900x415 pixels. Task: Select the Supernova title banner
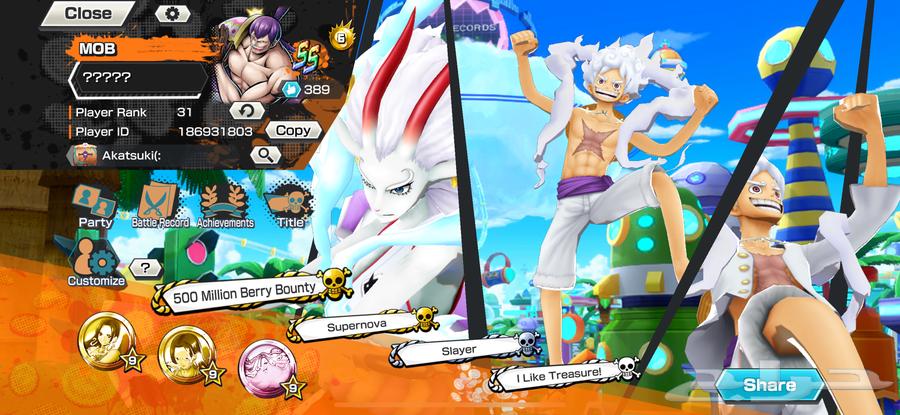tap(358, 325)
